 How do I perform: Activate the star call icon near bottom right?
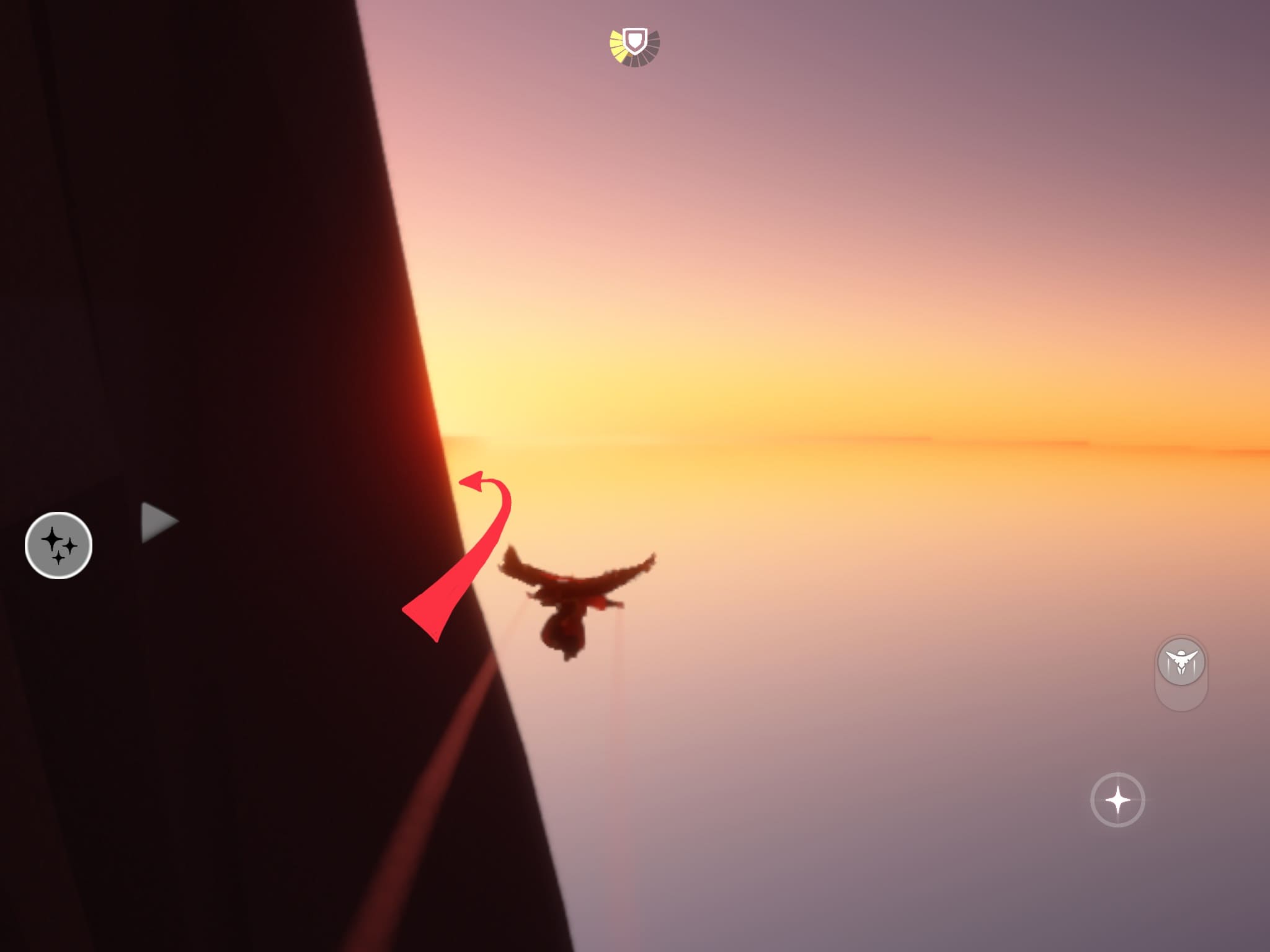(x=1116, y=800)
